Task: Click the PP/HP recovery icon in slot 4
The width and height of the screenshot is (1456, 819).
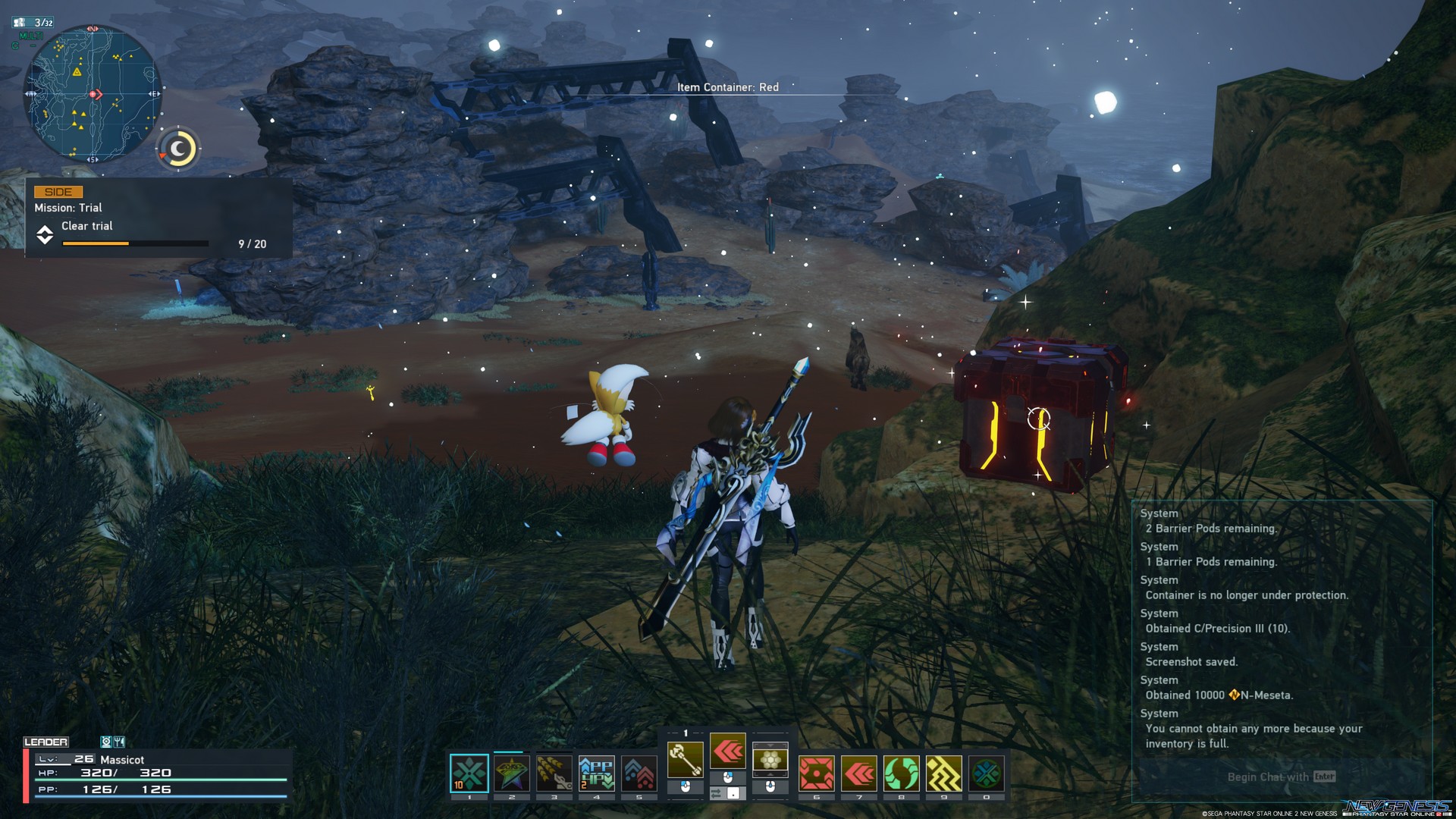Action: click(597, 773)
